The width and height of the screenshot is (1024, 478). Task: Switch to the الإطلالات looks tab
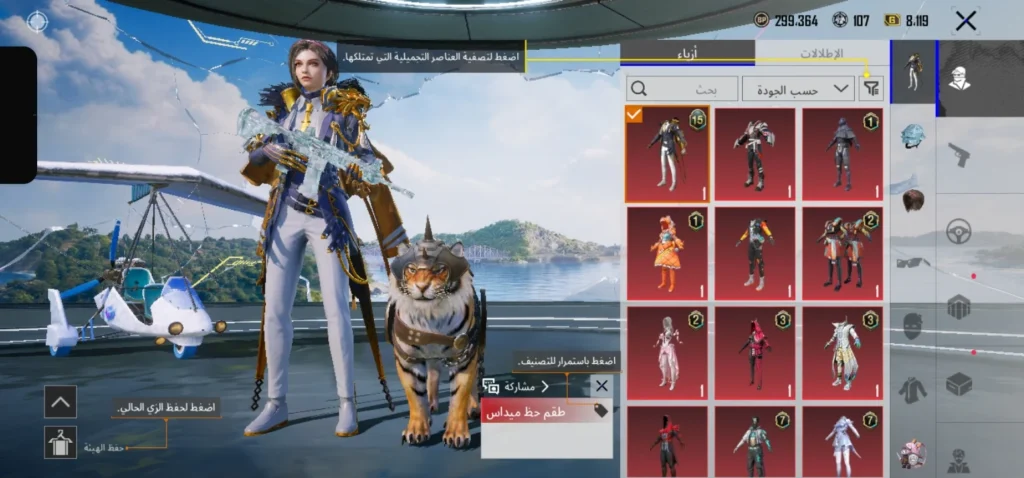[x=822, y=53]
